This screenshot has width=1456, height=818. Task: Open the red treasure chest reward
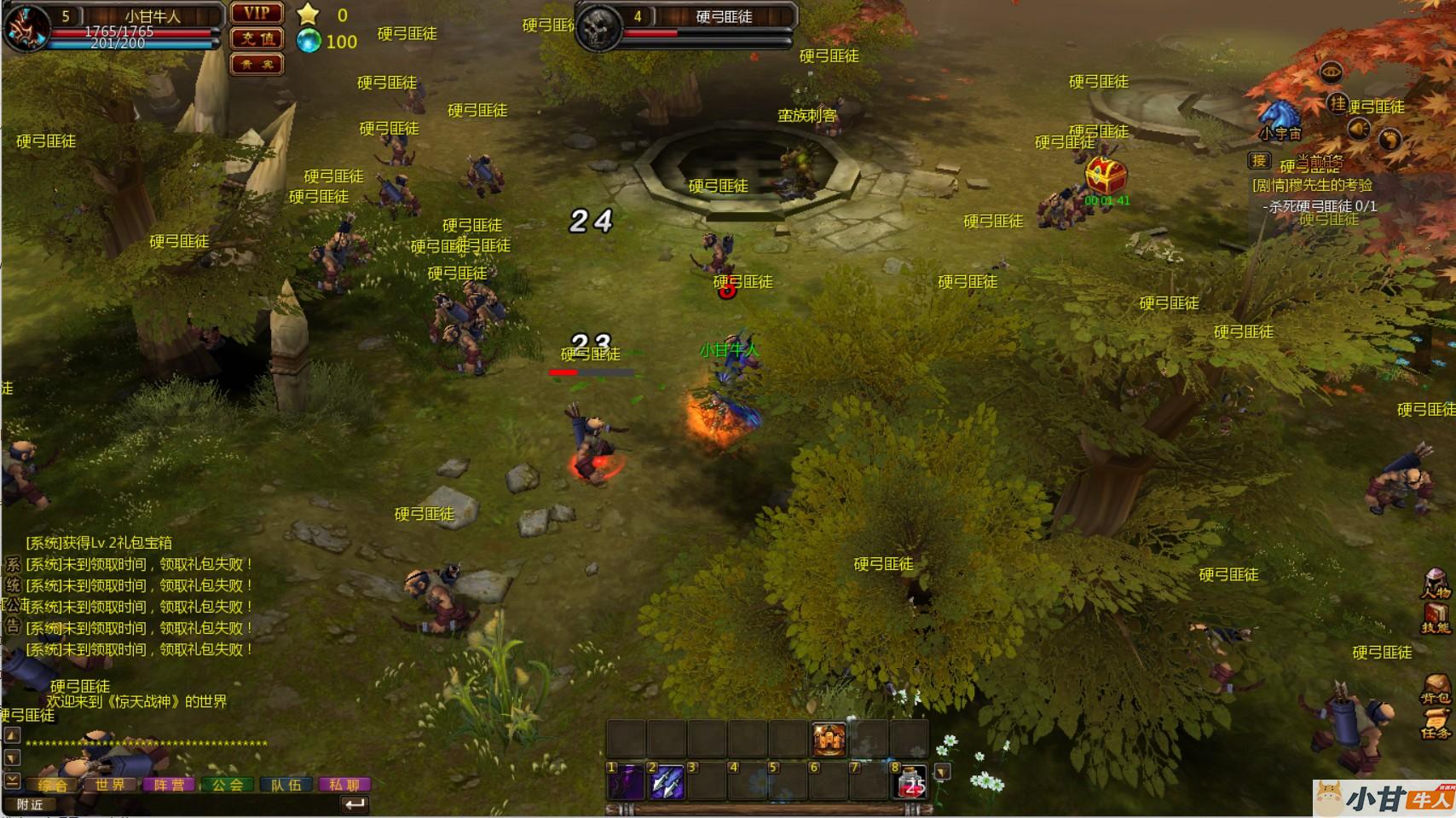[x=1106, y=176]
